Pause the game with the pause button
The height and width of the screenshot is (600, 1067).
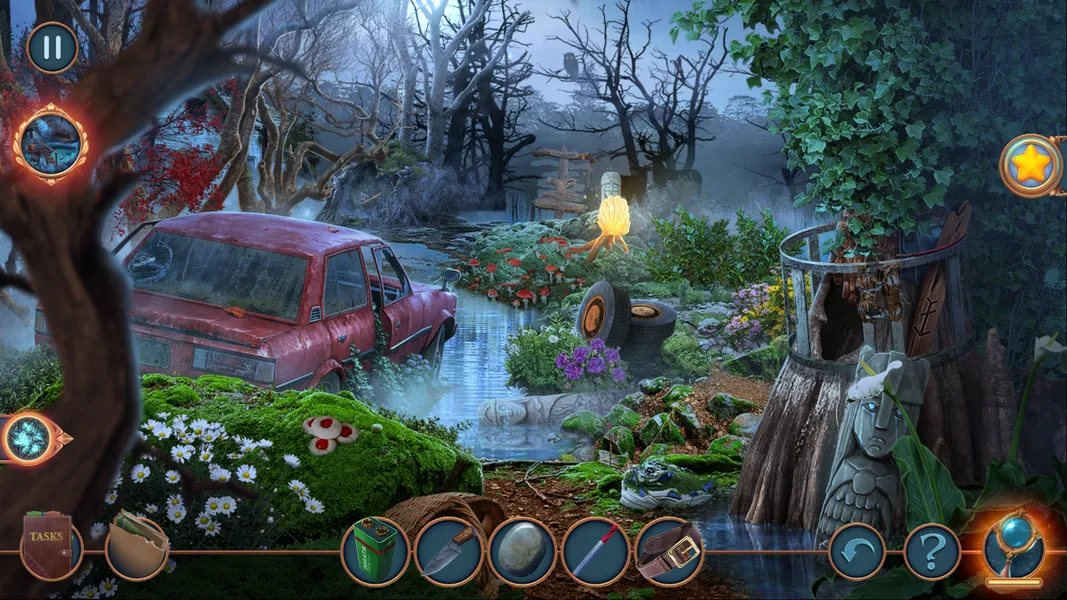point(52,47)
